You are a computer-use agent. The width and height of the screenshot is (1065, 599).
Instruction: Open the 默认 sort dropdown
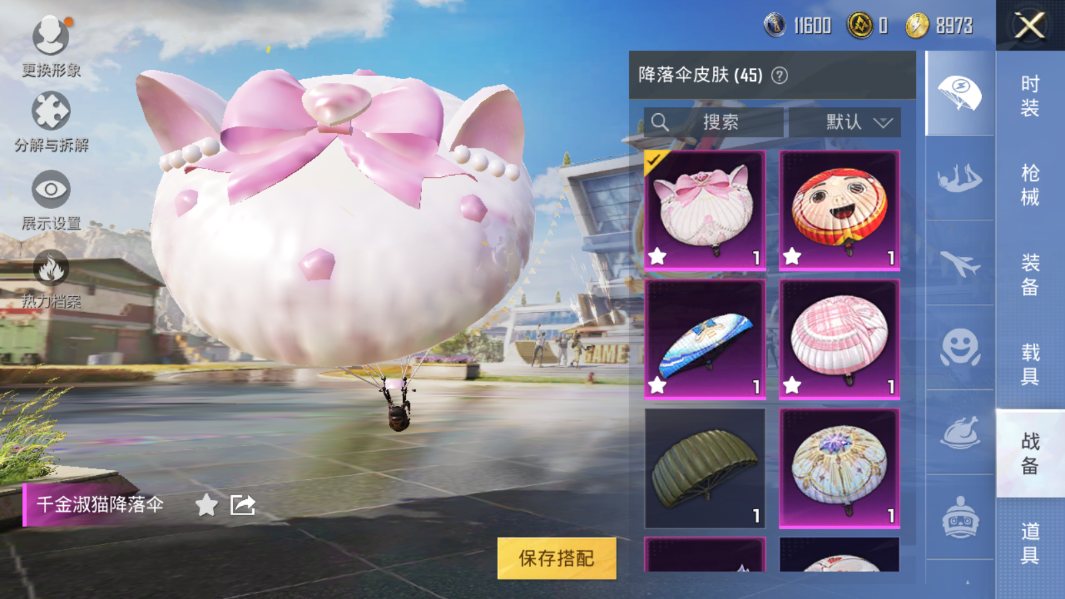[x=845, y=122]
